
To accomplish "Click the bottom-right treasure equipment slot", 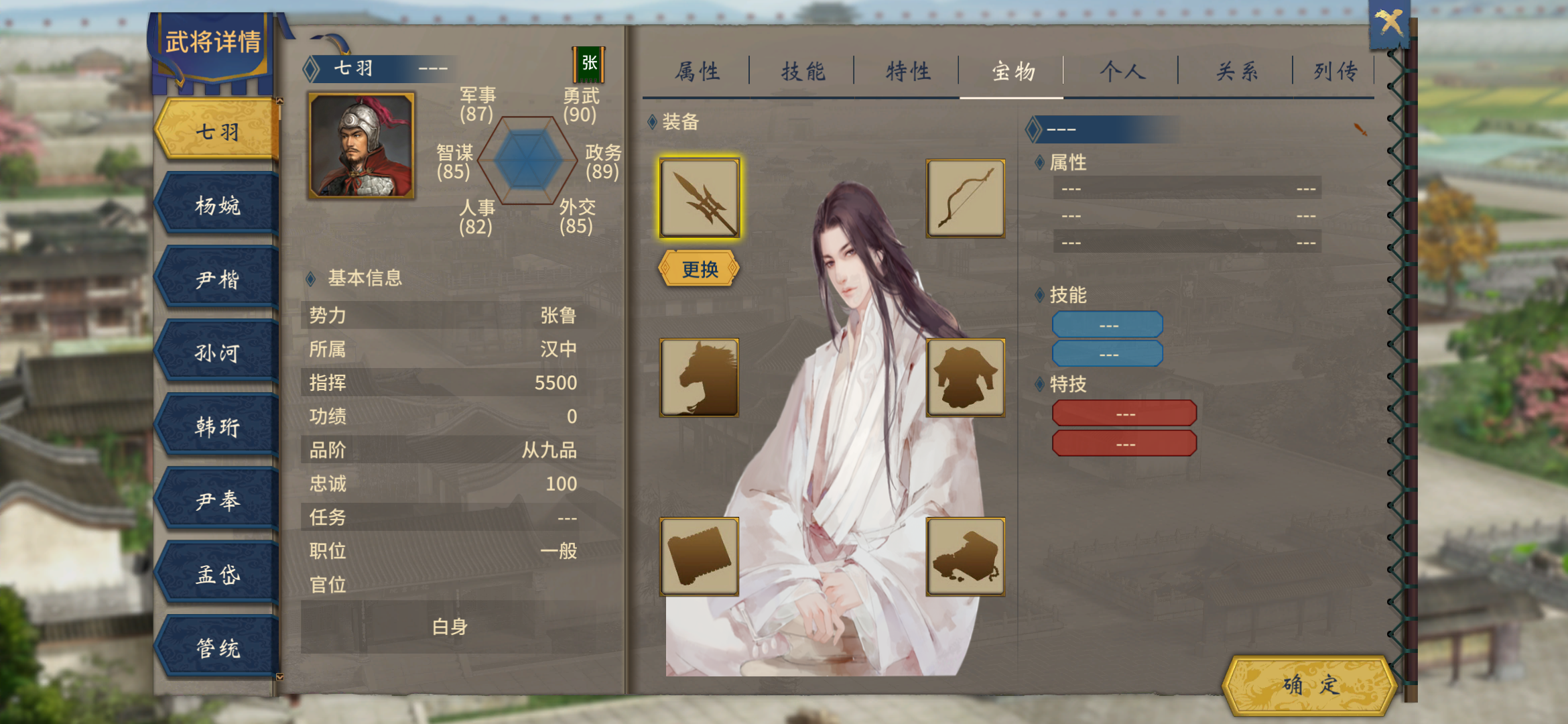I will coord(966,555).
